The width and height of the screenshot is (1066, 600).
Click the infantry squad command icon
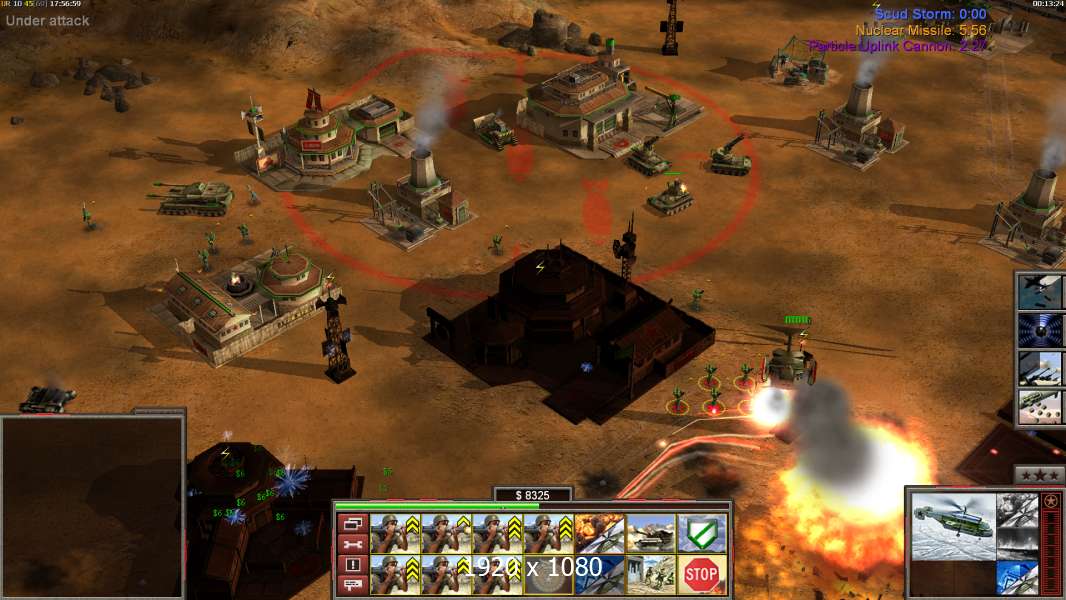tap(651, 574)
